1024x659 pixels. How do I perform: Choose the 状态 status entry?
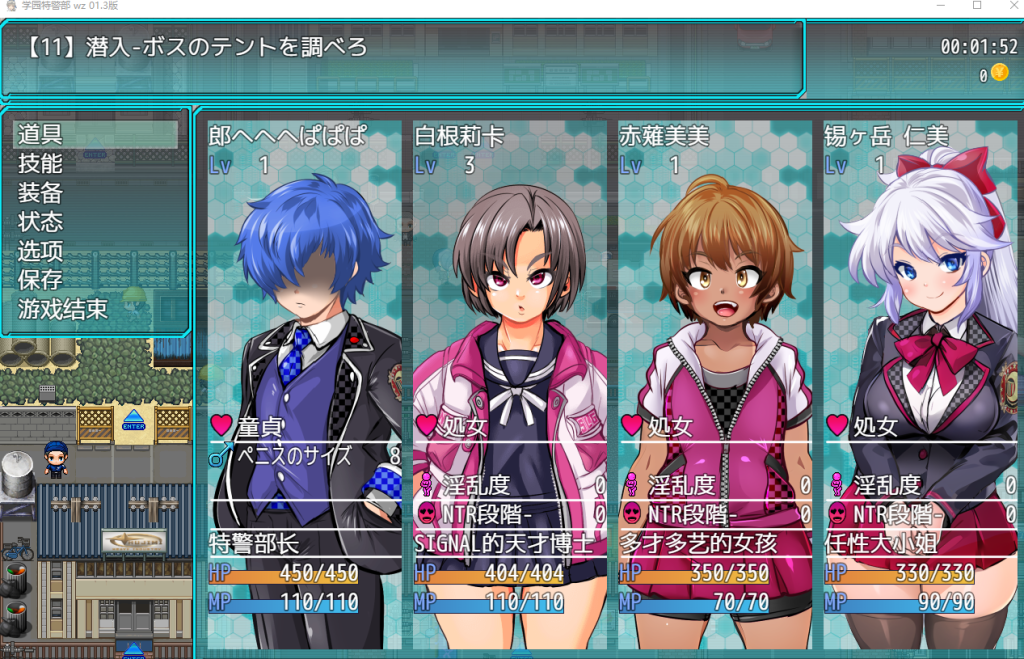pos(40,221)
